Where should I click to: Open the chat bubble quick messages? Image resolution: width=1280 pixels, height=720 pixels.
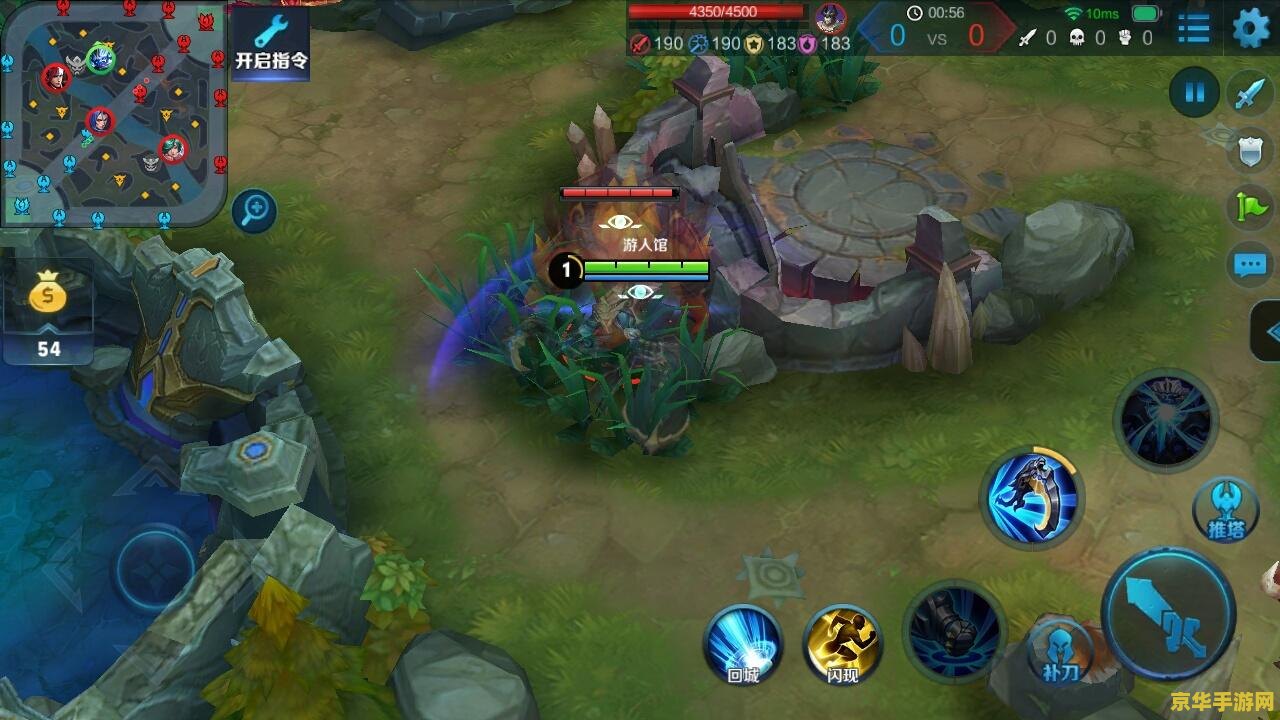click(1250, 265)
